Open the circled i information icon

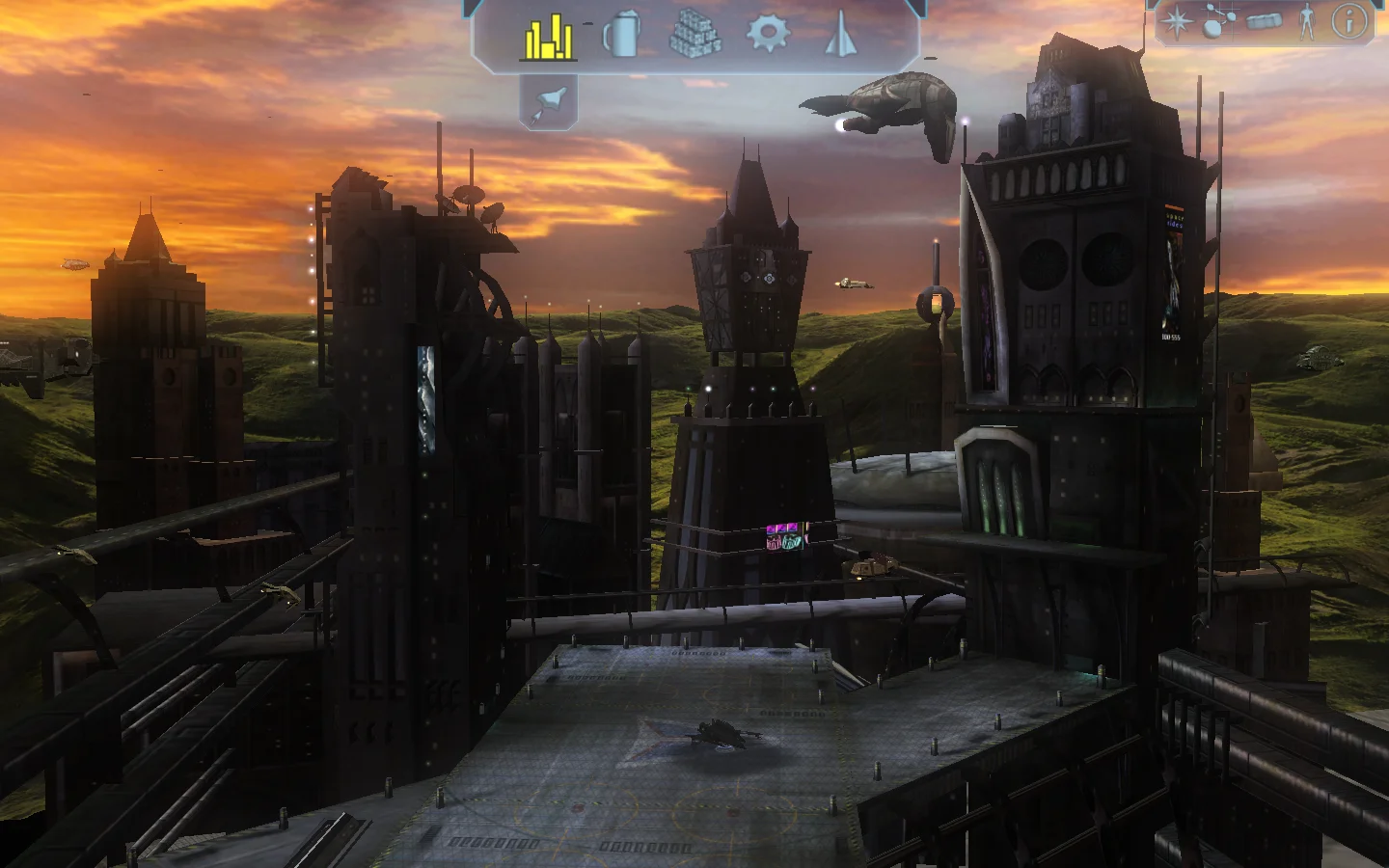point(1348,21)
